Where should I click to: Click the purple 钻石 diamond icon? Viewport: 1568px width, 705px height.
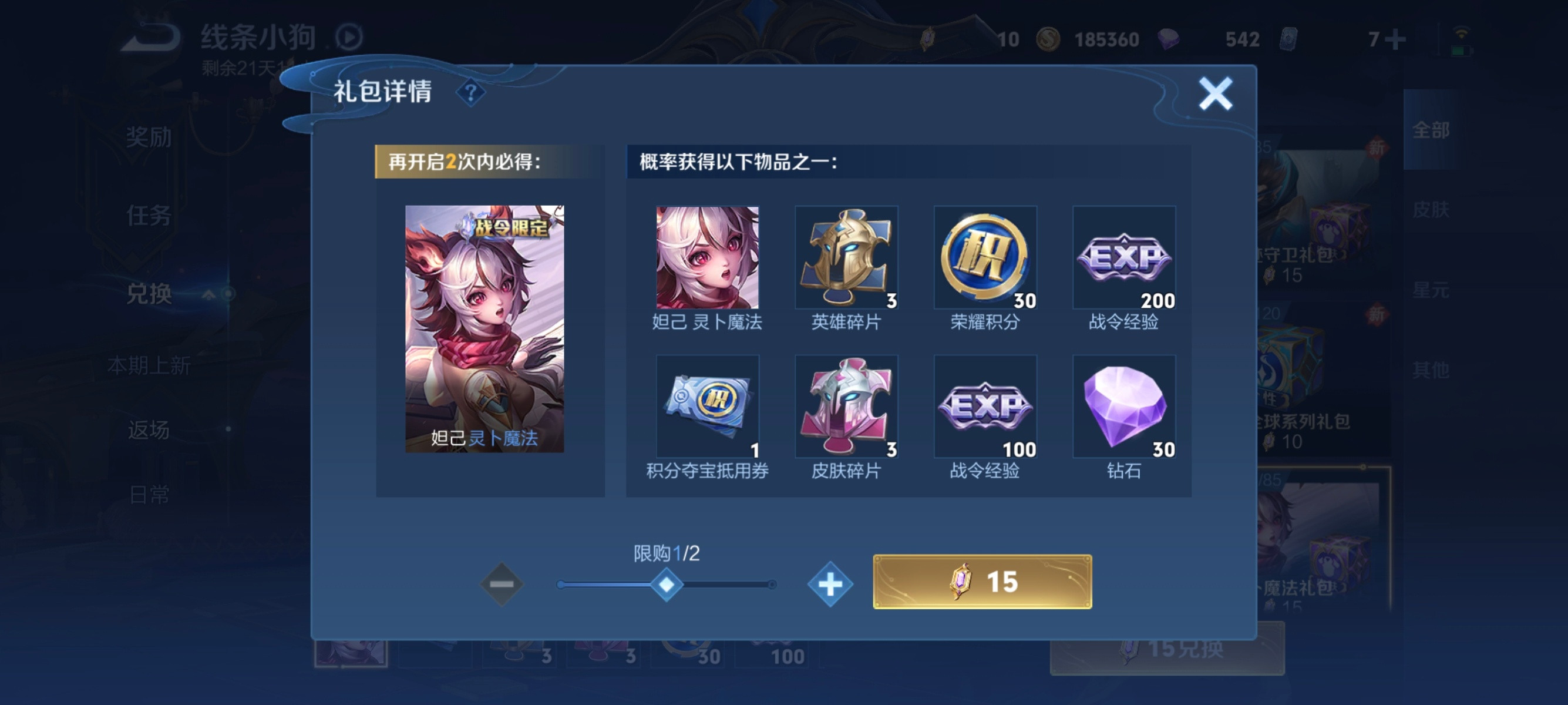pyautogui.click(x=1123, y=407)
